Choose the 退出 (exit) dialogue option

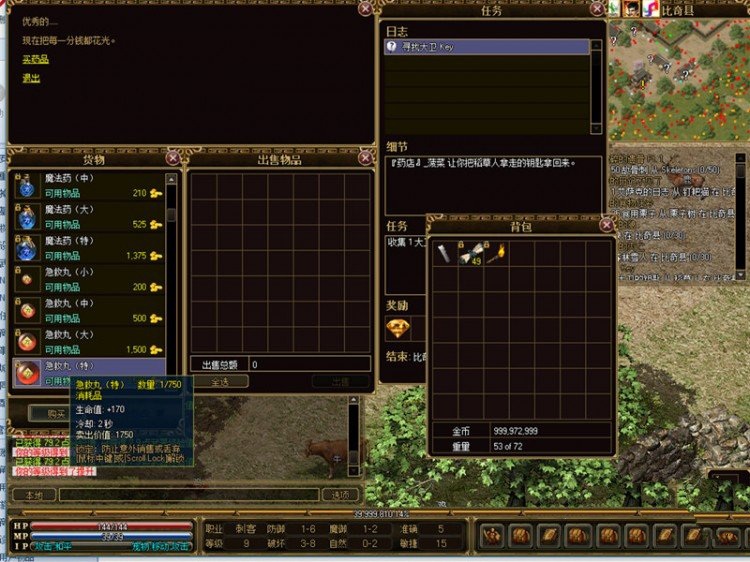coord(32,78)
